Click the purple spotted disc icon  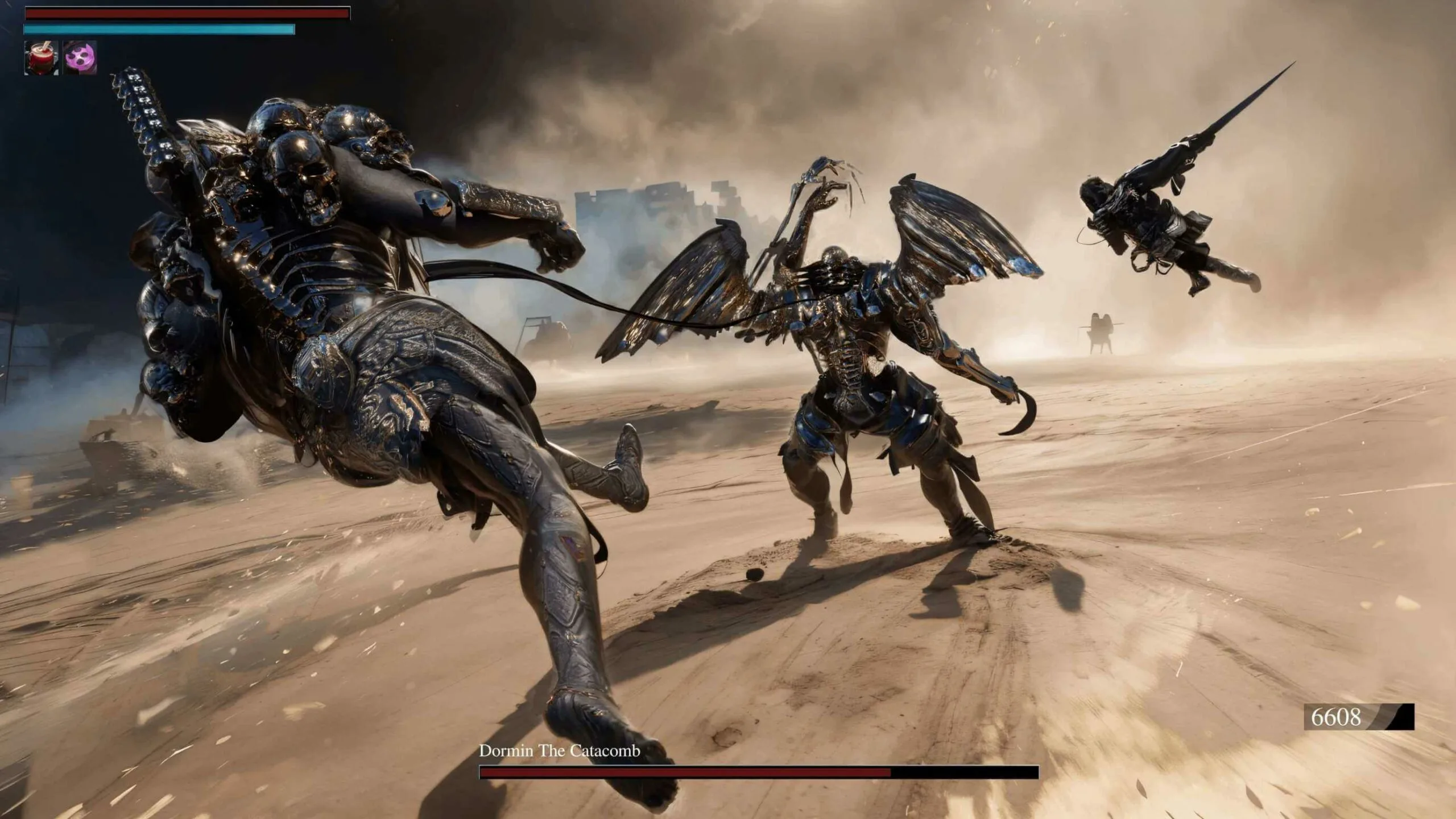click(80, 57)
